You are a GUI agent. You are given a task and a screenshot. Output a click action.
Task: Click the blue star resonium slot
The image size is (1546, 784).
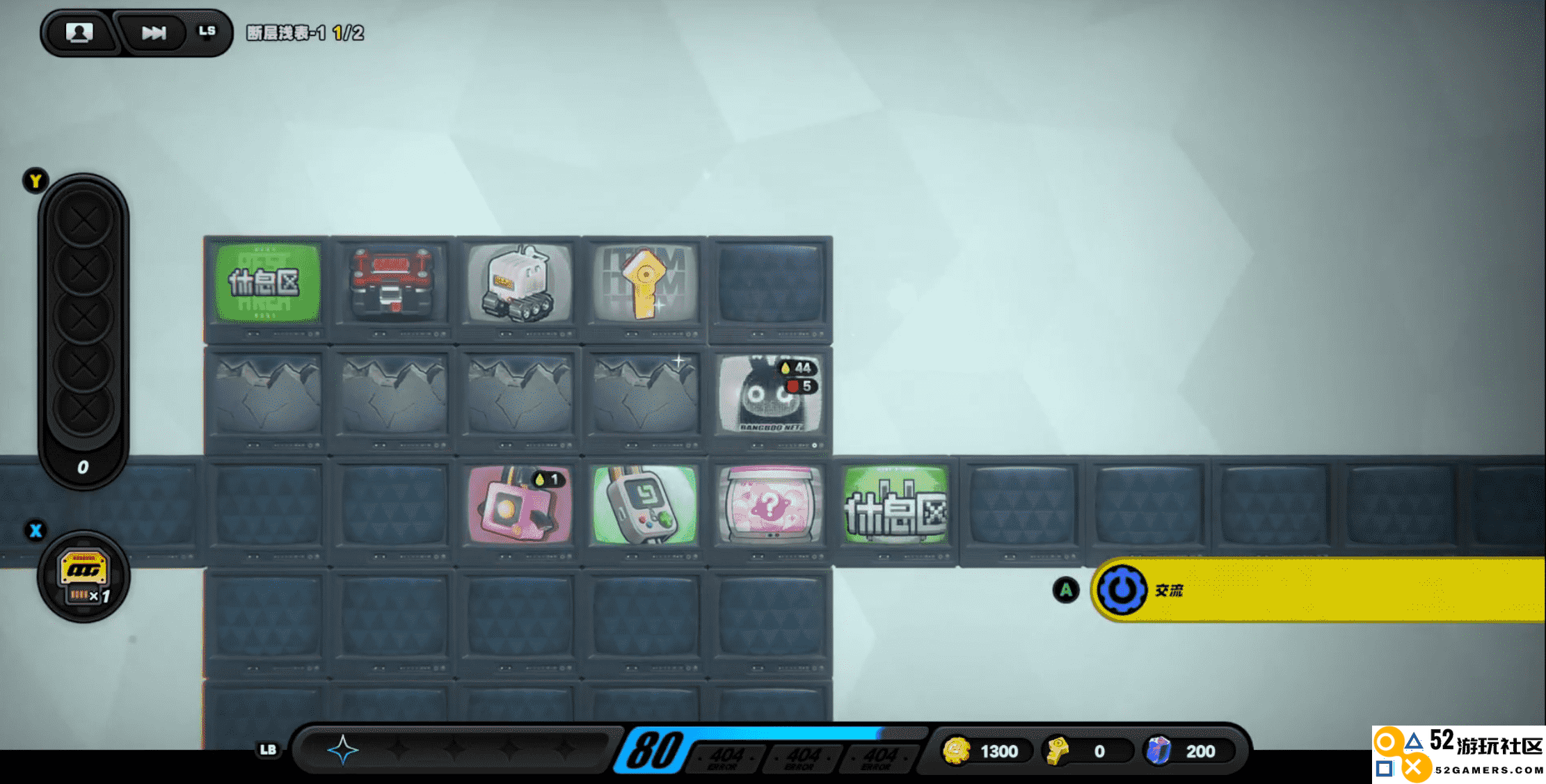pyautogui.click(x=343, y=750)
